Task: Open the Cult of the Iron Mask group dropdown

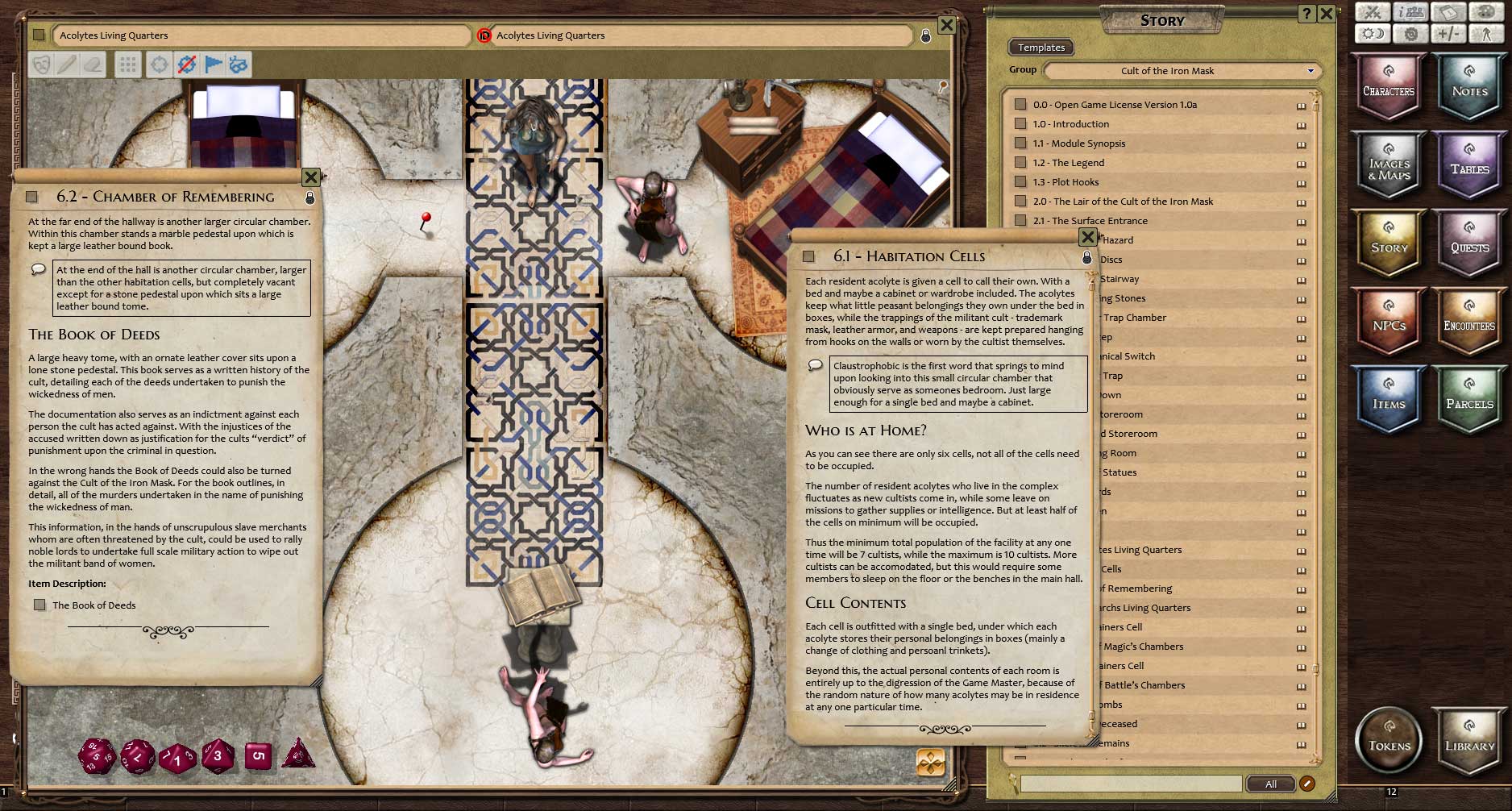Action: tap(1183, 71)
